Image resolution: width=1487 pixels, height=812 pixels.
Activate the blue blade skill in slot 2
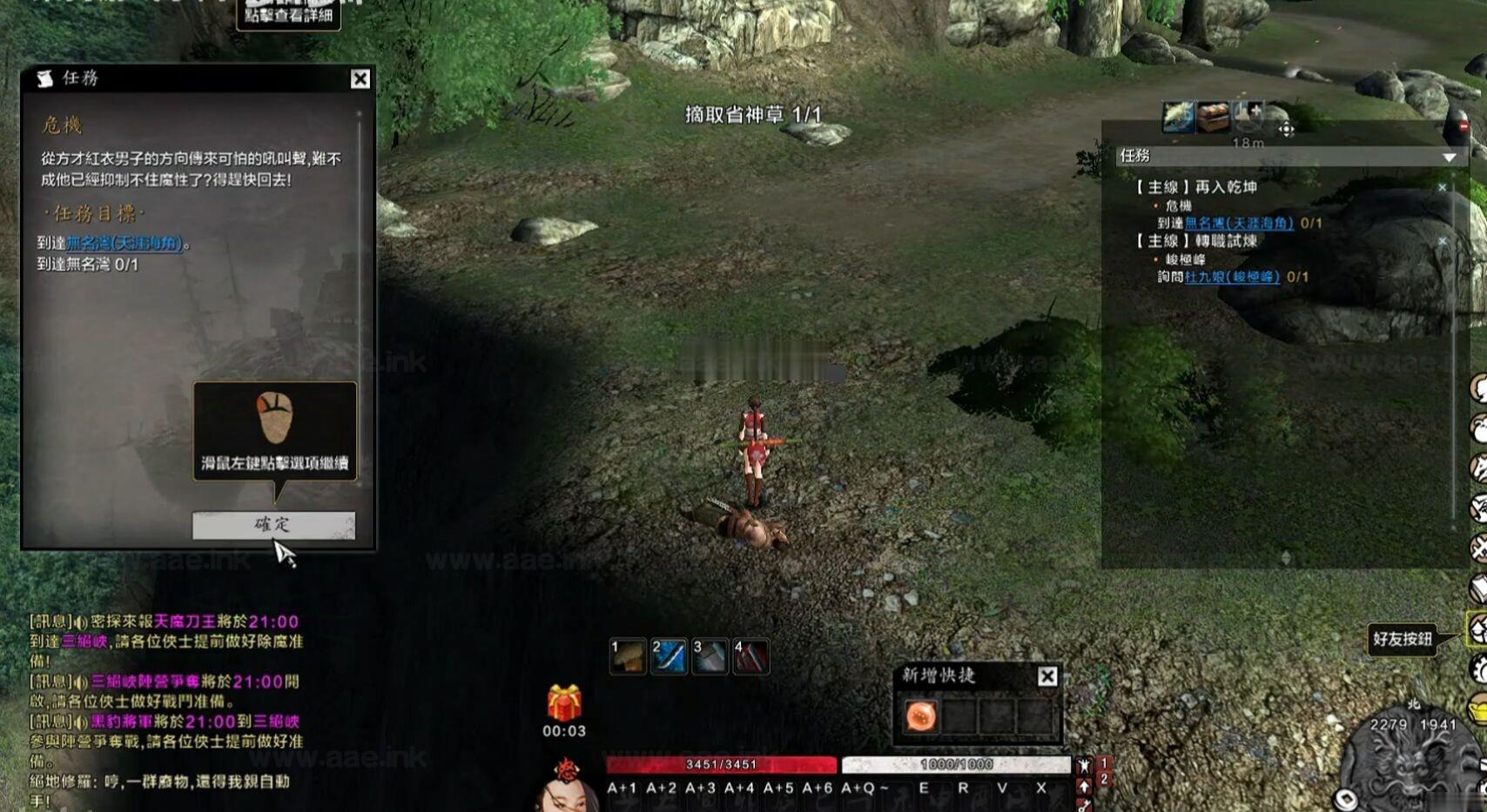[x=669, y=657]
